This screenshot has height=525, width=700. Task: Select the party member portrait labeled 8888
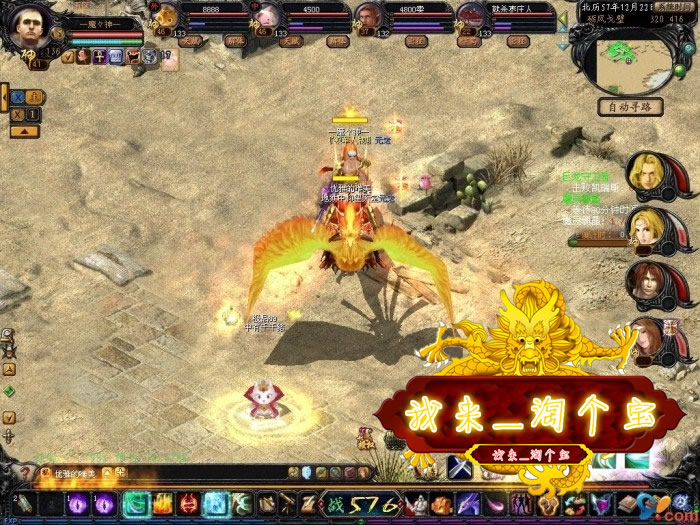point(166,18)
